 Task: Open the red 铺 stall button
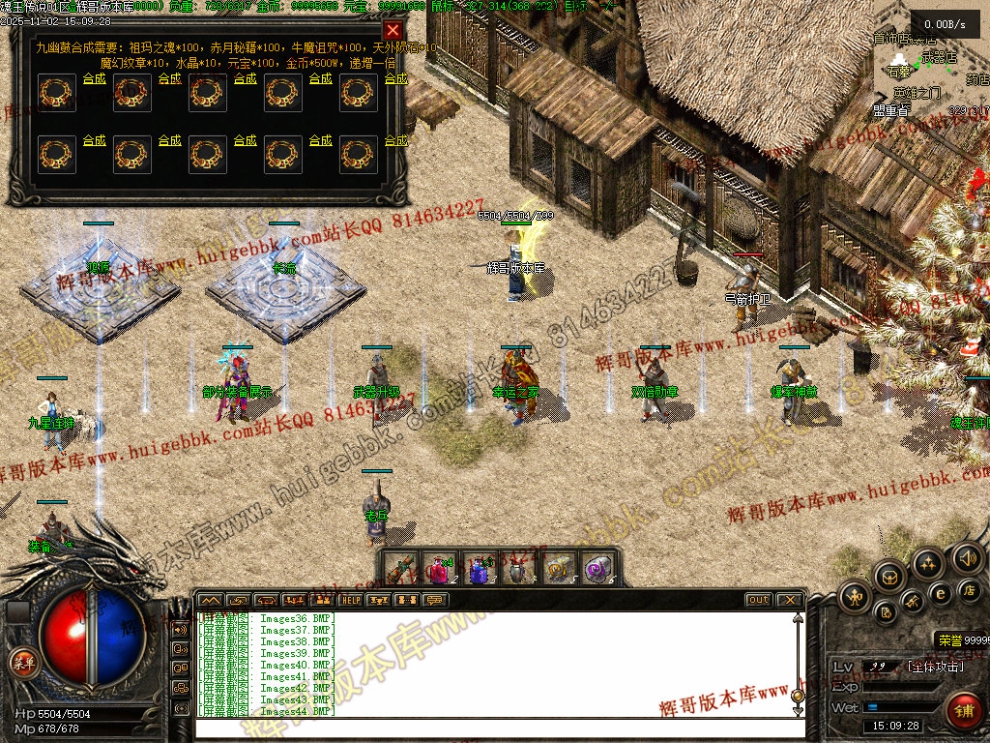pos(965,711)
